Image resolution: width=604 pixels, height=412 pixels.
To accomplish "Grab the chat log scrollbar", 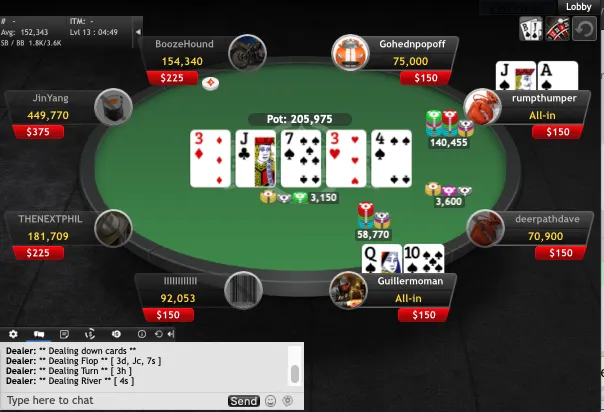I will point(295,373).
